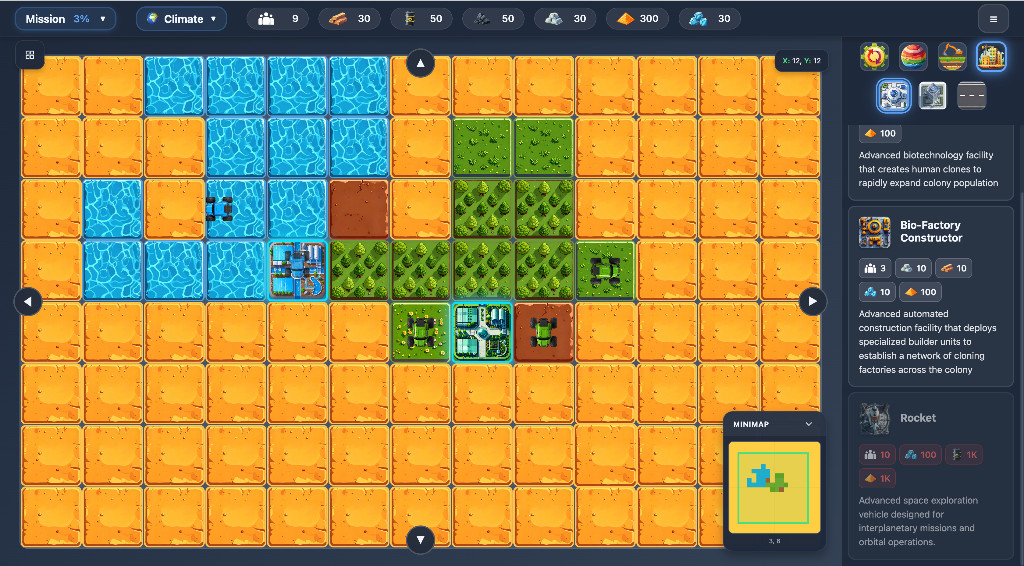This screenshot has height=566, width=1024.
Task: Click on the minimap view
Action: tap(773, 487)
